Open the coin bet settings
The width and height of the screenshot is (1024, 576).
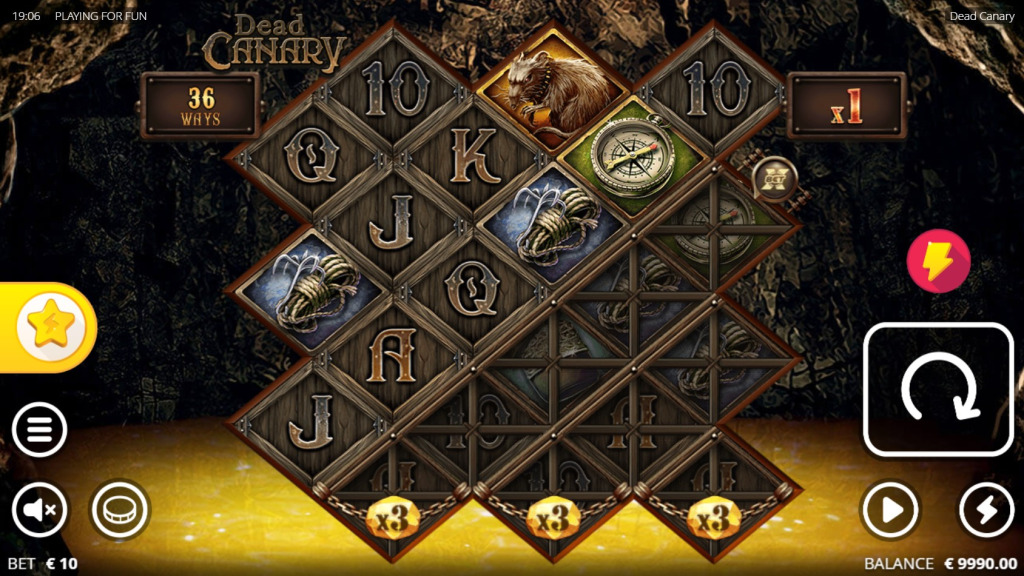click(x=120, y=511)
